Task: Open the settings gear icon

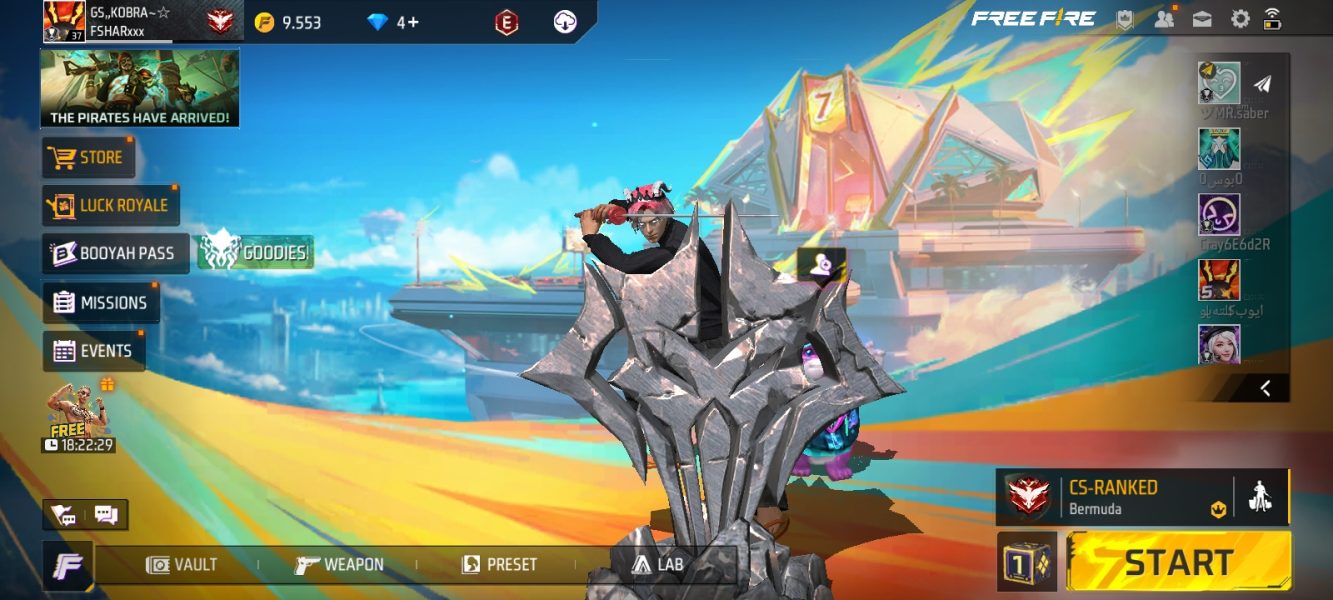Action: click(1240, 18)
